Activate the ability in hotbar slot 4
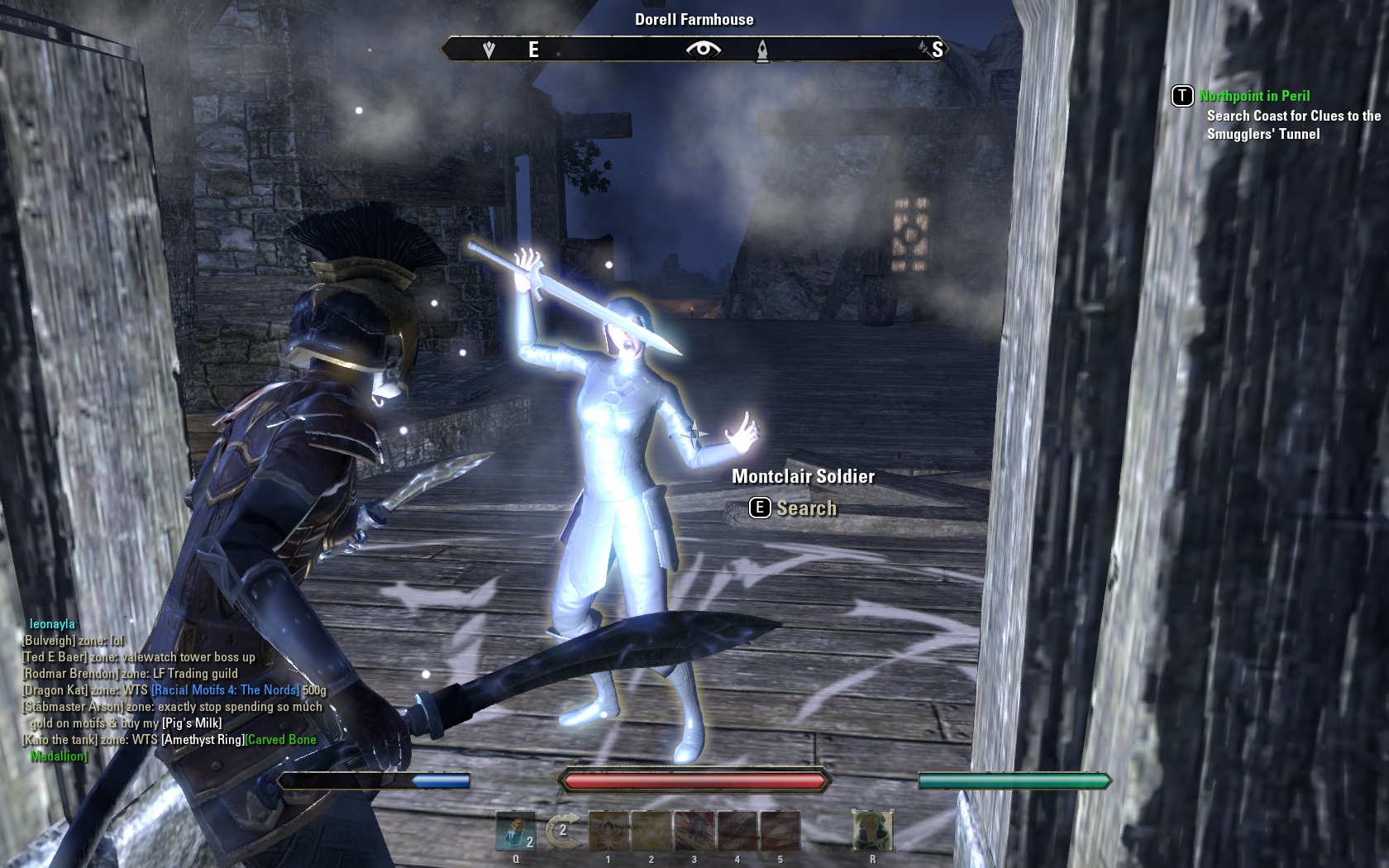The width and height of the screenshot is (1389, 868). click(x=737, y=831)
